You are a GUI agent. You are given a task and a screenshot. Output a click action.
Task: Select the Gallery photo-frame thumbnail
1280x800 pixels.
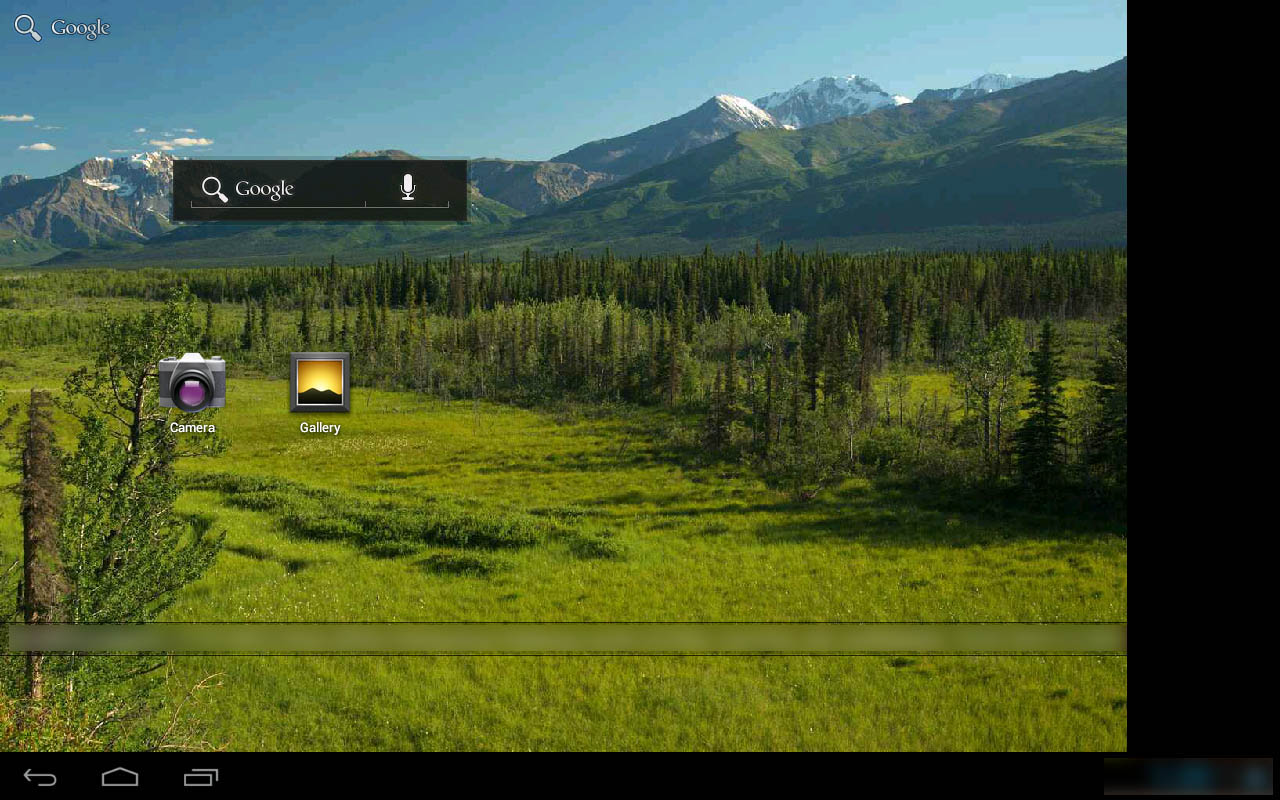(319, 383)
